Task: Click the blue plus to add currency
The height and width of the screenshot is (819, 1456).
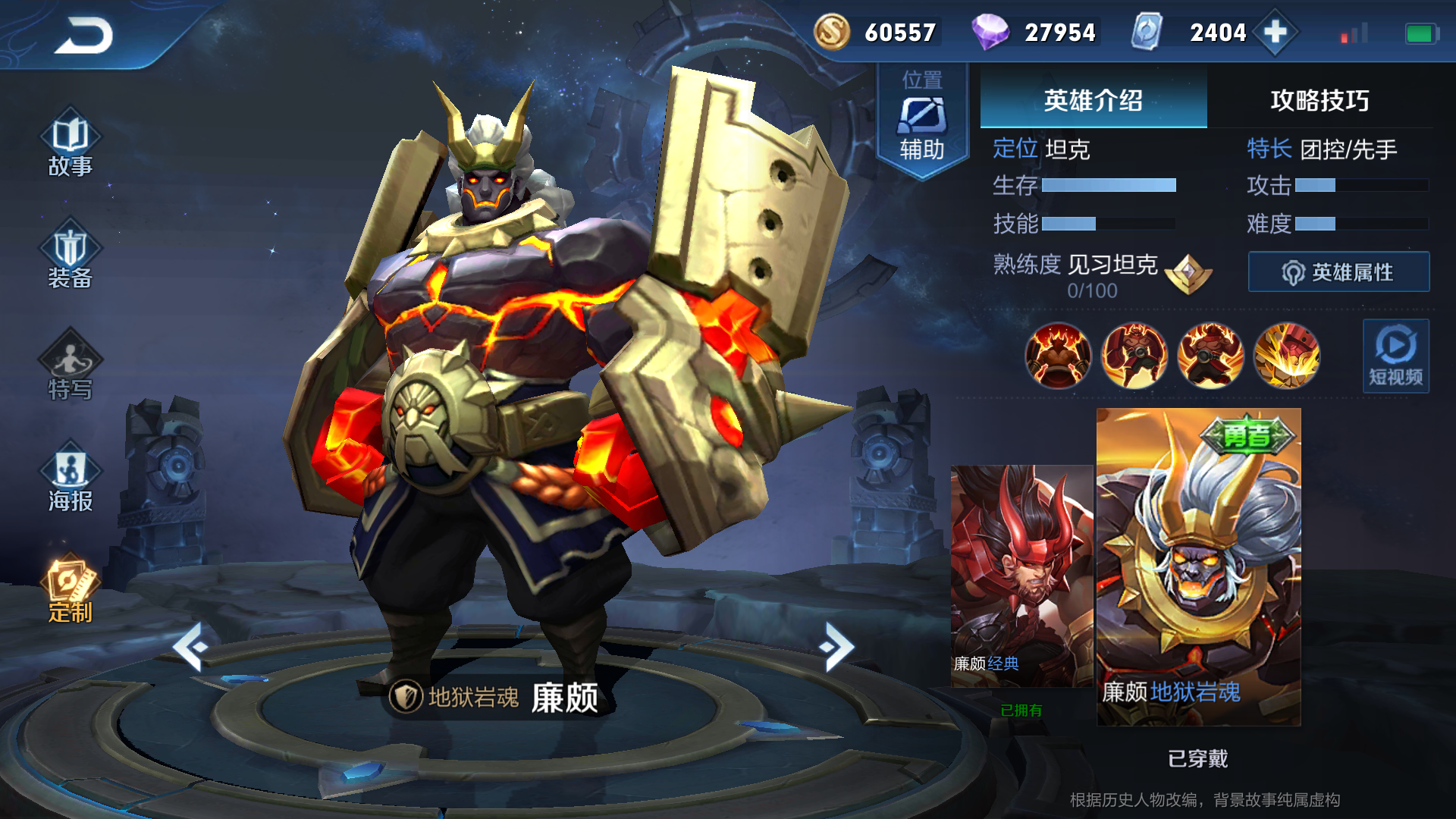Action: tap(1276, 32)
